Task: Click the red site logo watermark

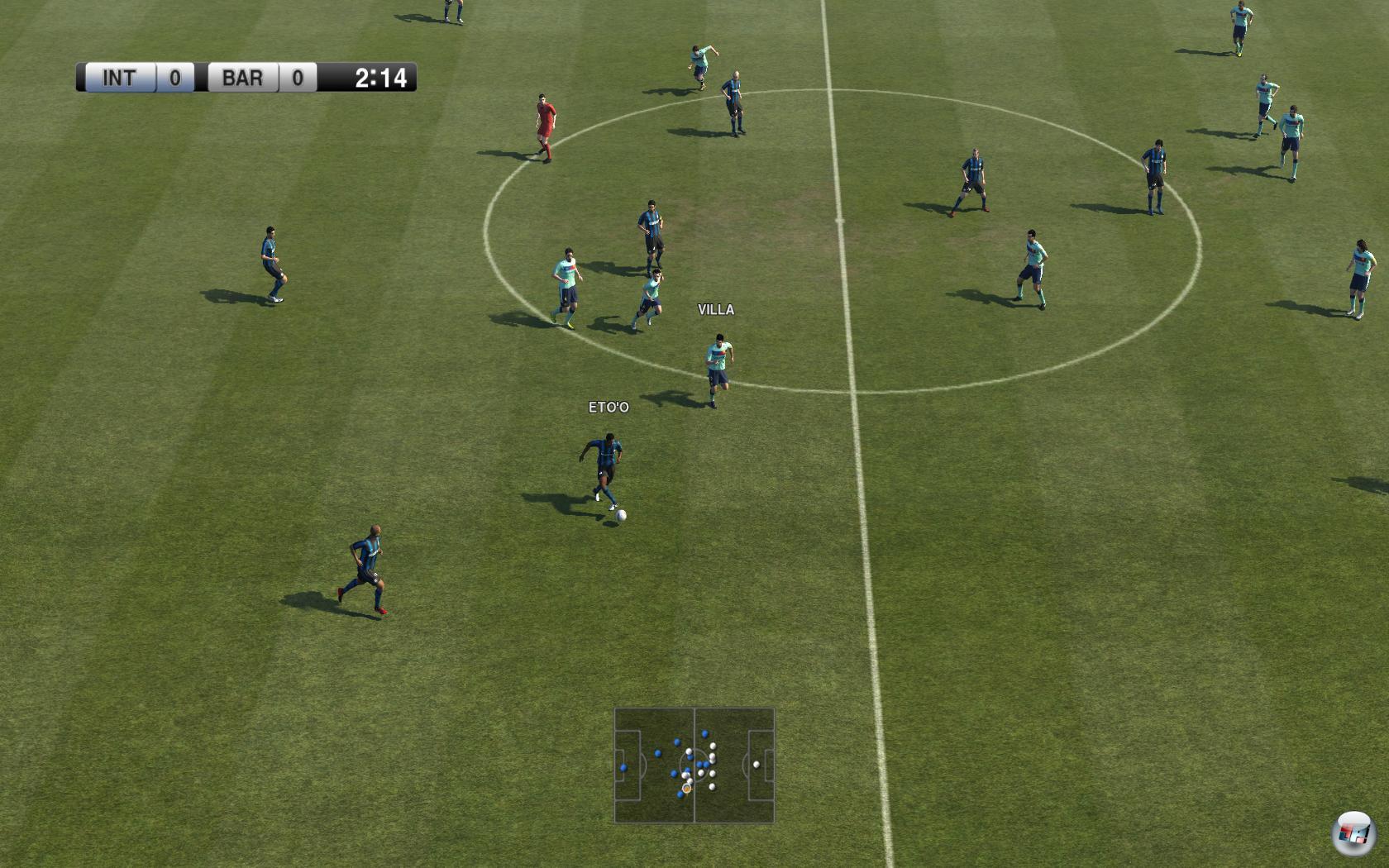Action: (1353, 832)
